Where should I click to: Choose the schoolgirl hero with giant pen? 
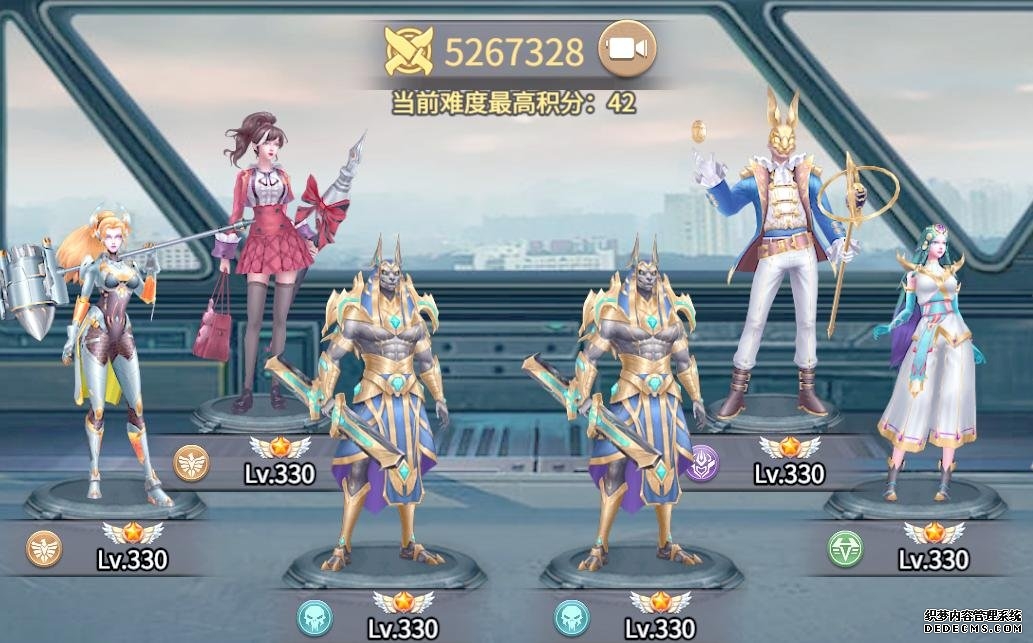[262, 260]
